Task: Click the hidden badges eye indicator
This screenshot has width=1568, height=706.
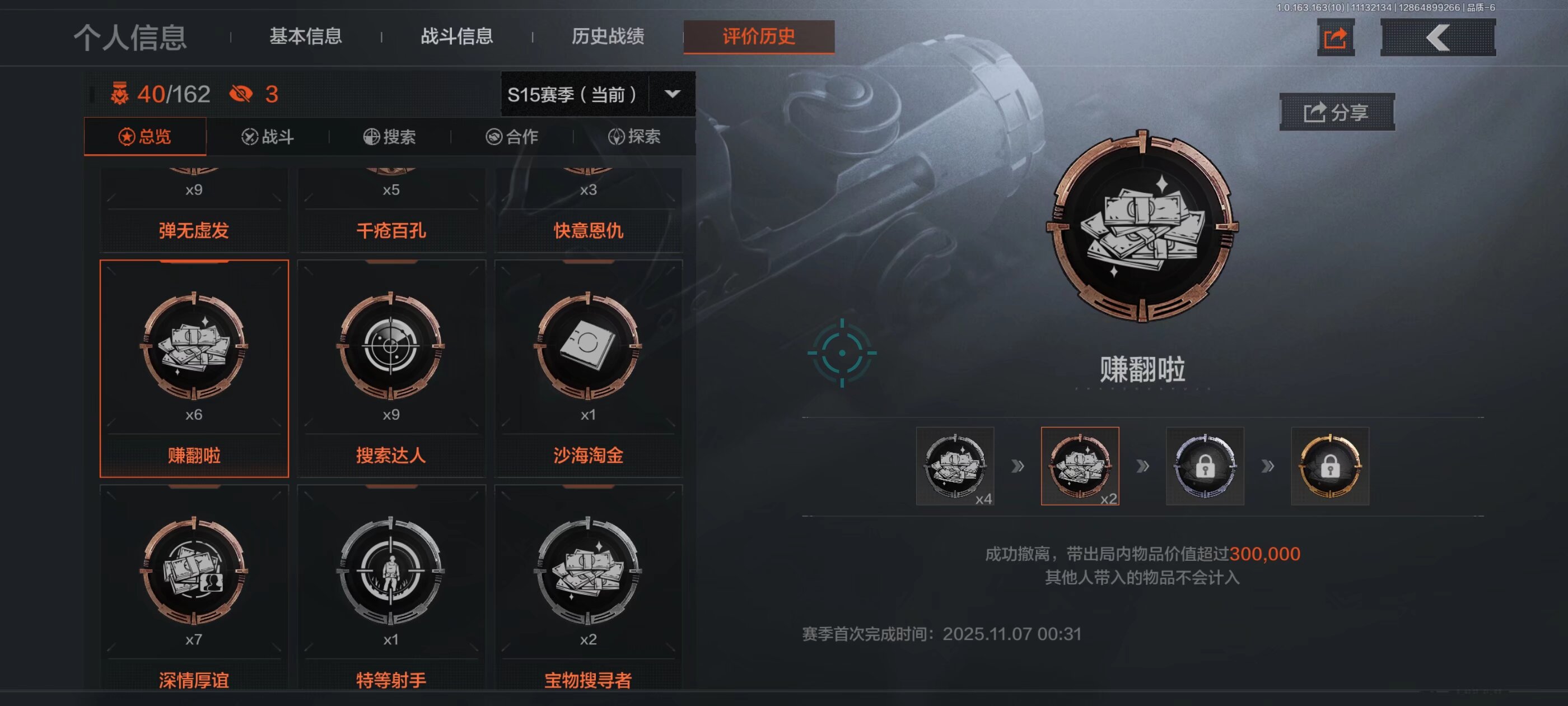Action: point(243,92)
